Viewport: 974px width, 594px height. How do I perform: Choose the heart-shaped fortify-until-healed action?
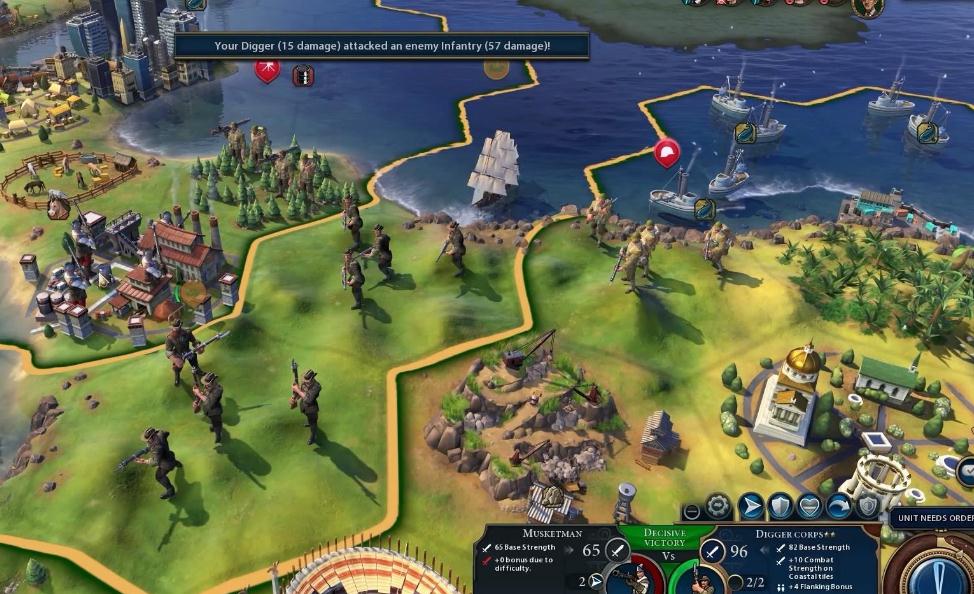point(810,507)
